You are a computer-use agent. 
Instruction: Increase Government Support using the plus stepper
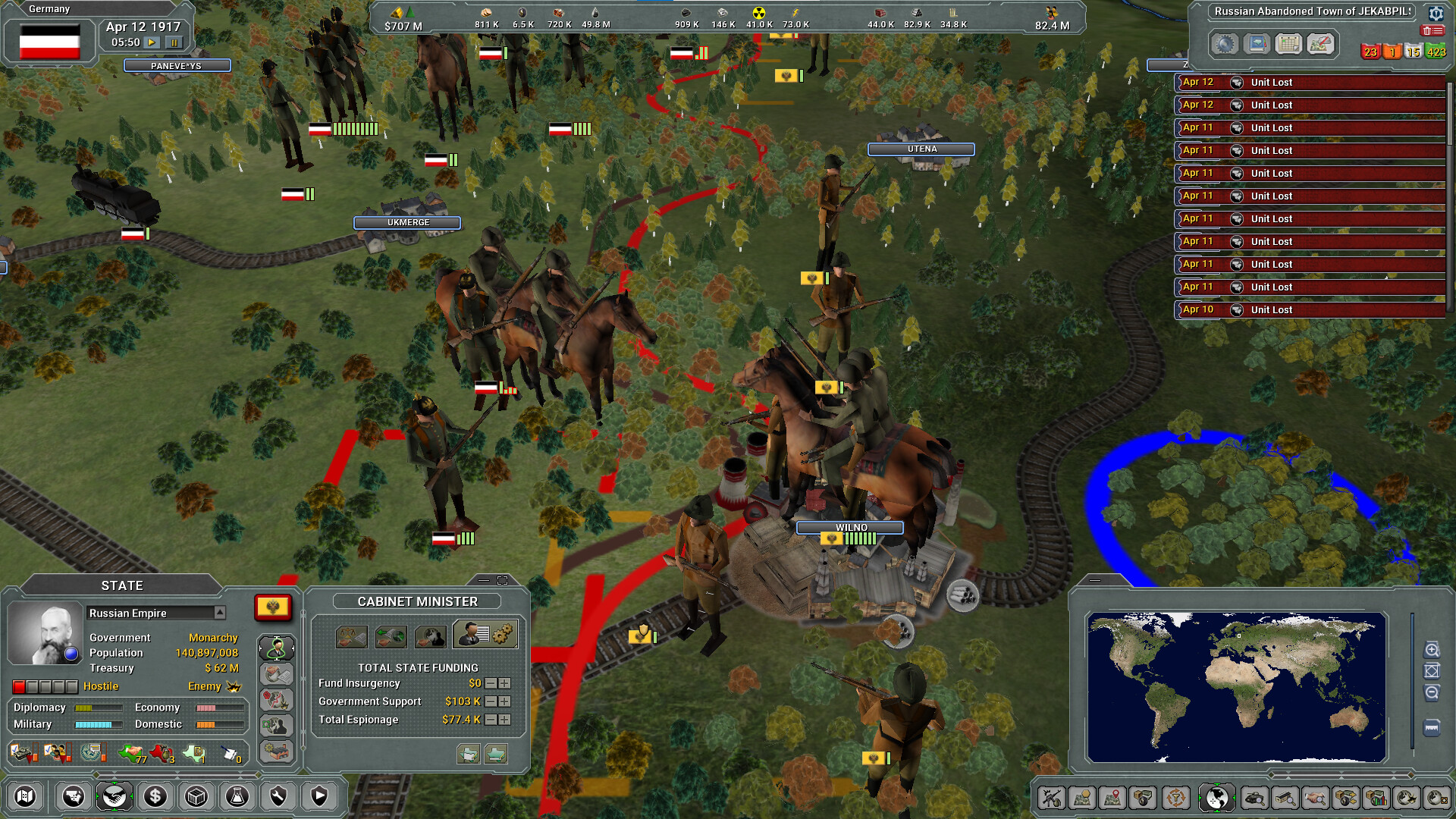[504, 701]
